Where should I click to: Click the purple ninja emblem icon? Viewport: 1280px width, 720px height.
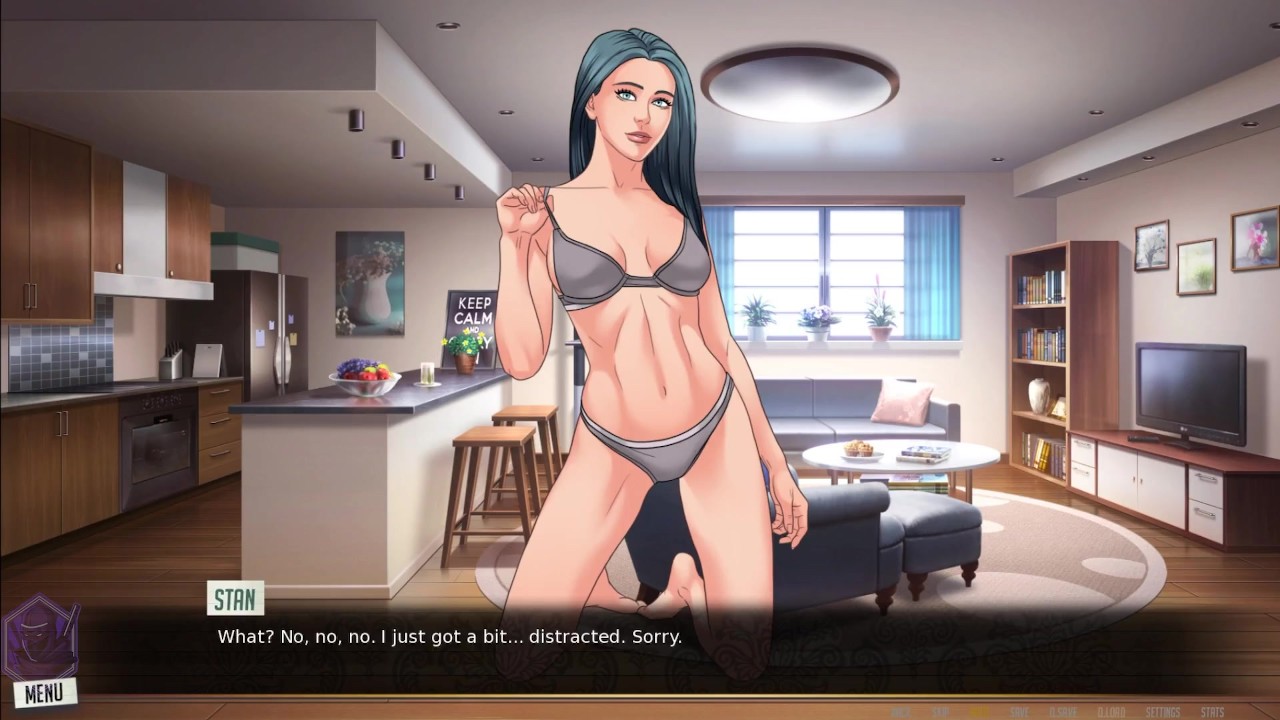[40, 638]
